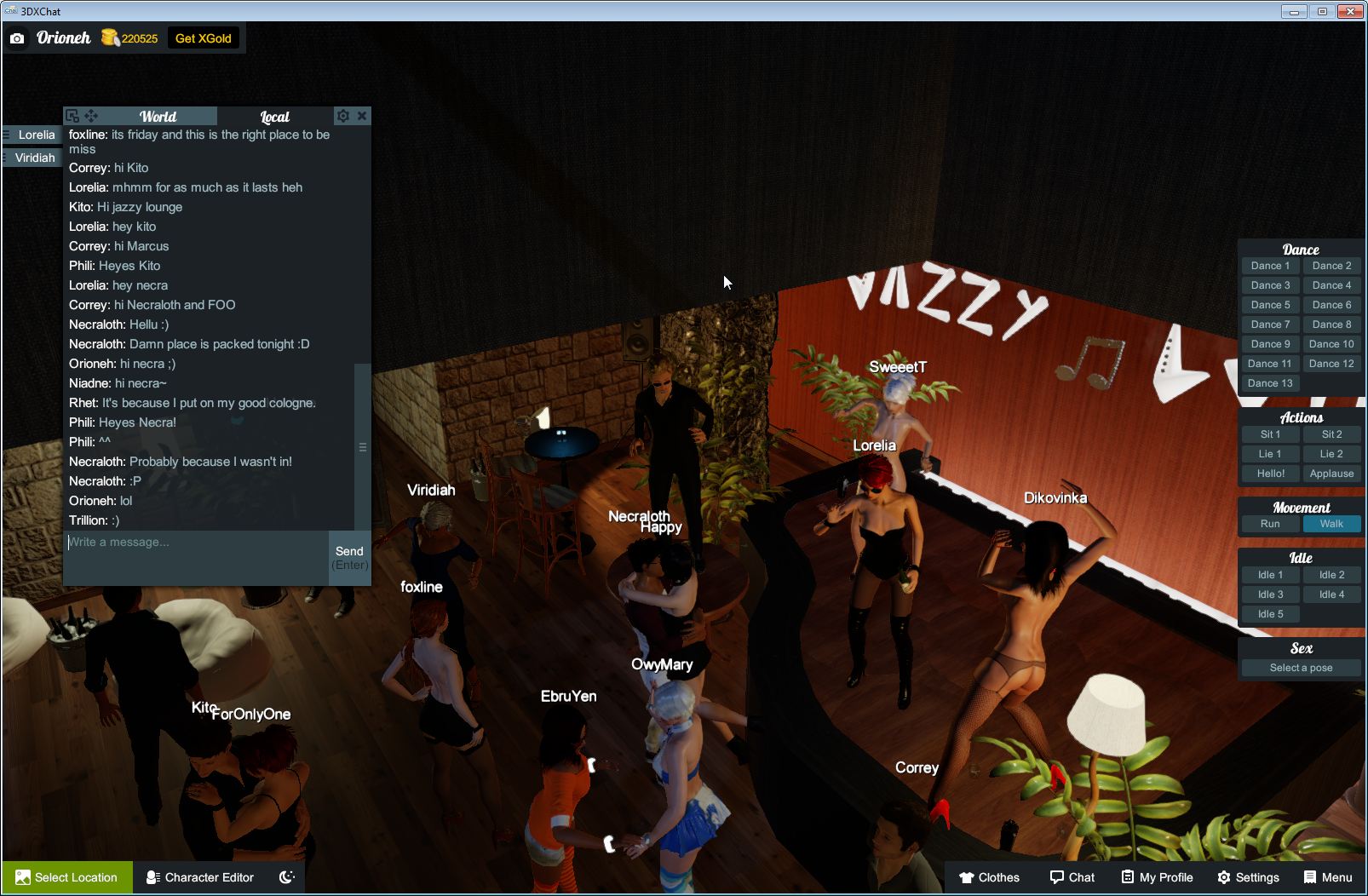
Task: Expand the Lorelia conversation tab
Action: (36, 135)
